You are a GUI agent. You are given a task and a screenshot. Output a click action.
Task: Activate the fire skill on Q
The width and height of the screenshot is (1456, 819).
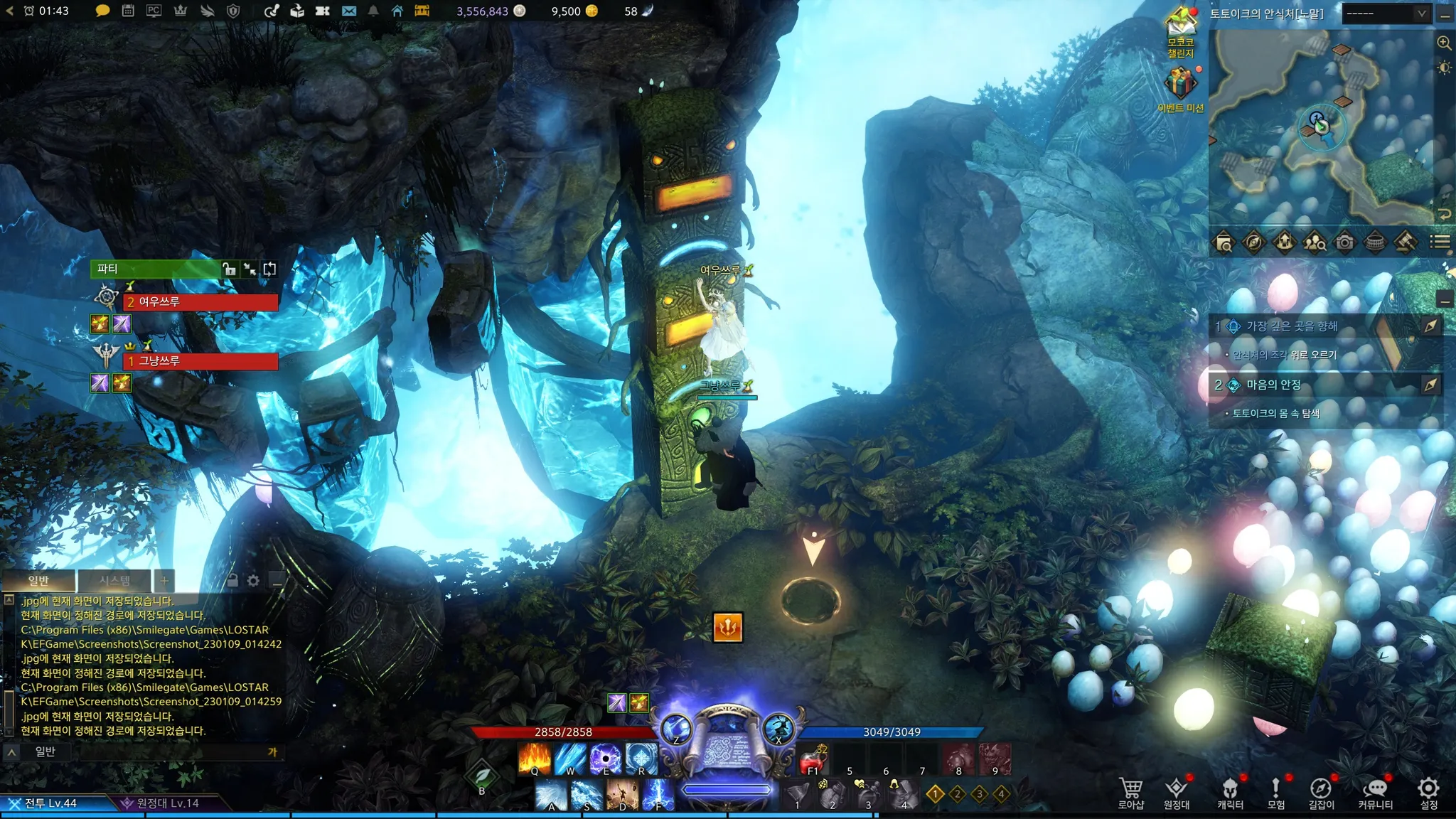pos(535,758)
